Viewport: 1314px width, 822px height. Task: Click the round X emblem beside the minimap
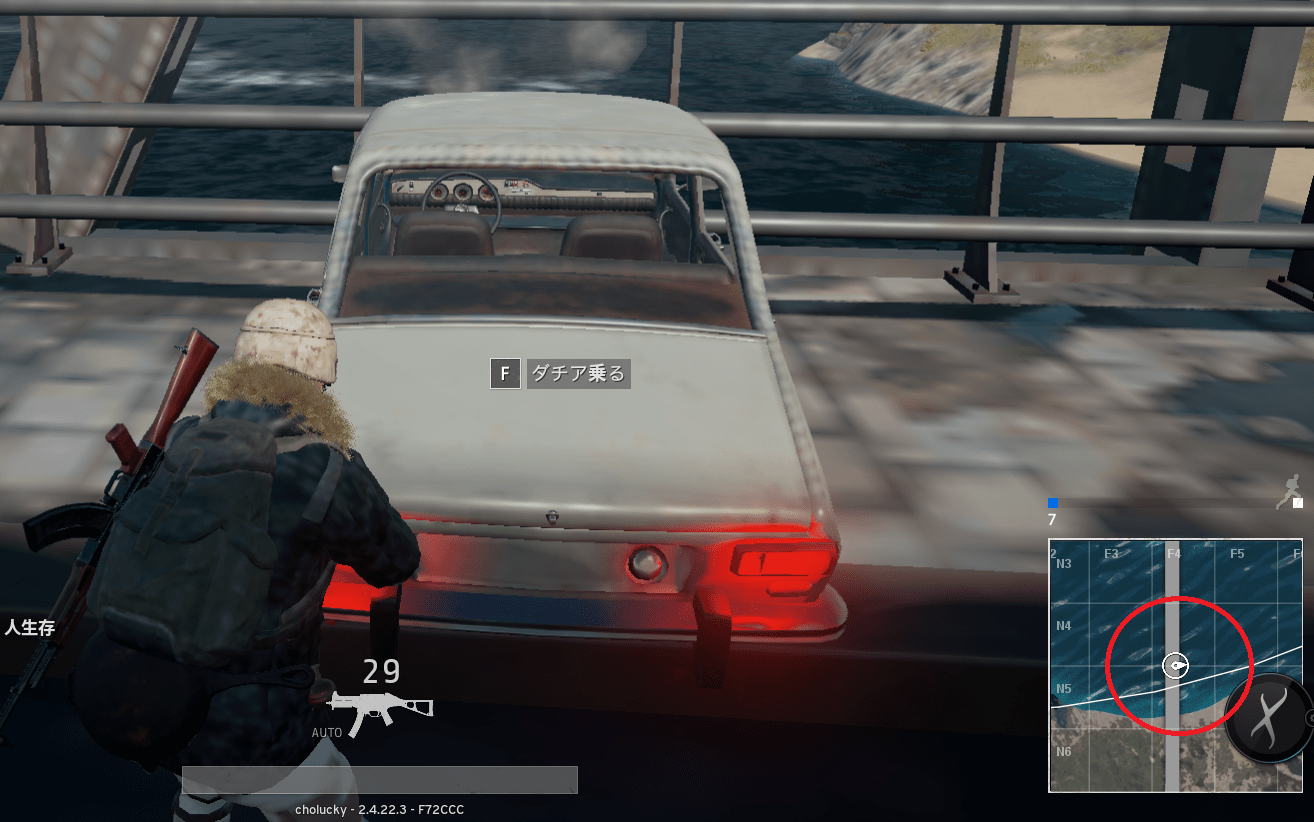coord(1268,717)
